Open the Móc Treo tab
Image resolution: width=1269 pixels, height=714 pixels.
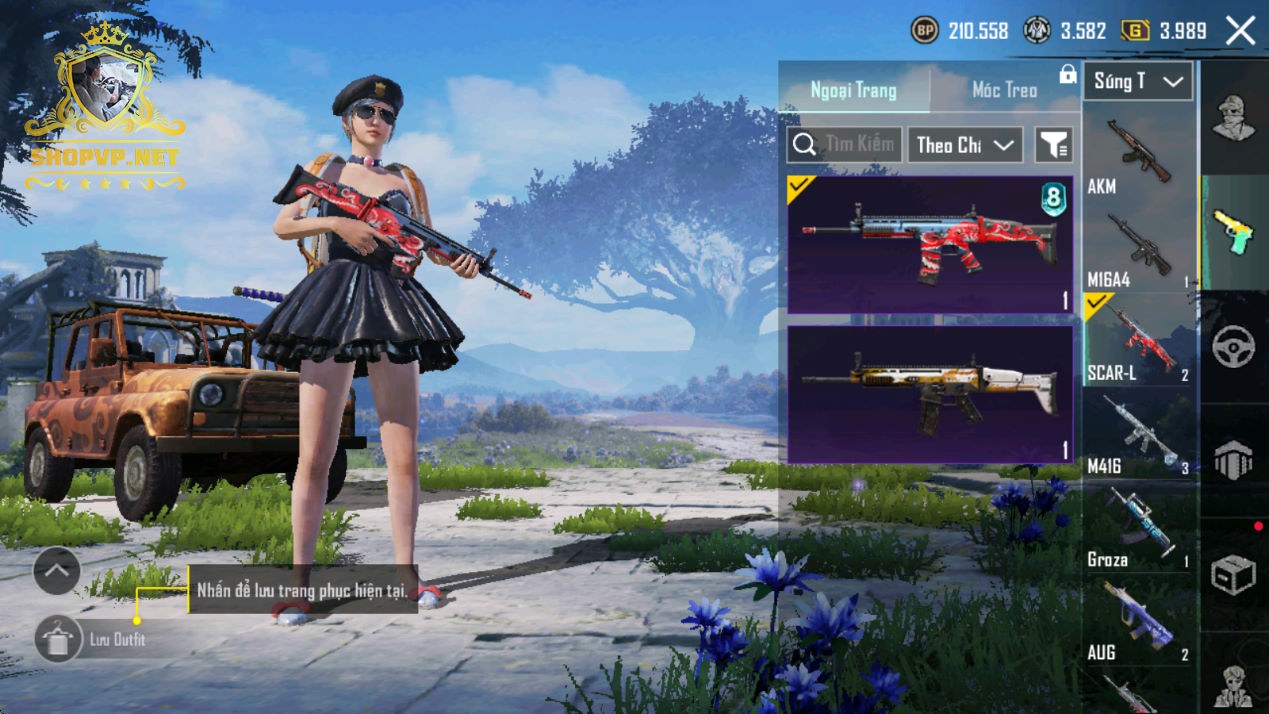pyautogui.click(x=1004, y=90)
